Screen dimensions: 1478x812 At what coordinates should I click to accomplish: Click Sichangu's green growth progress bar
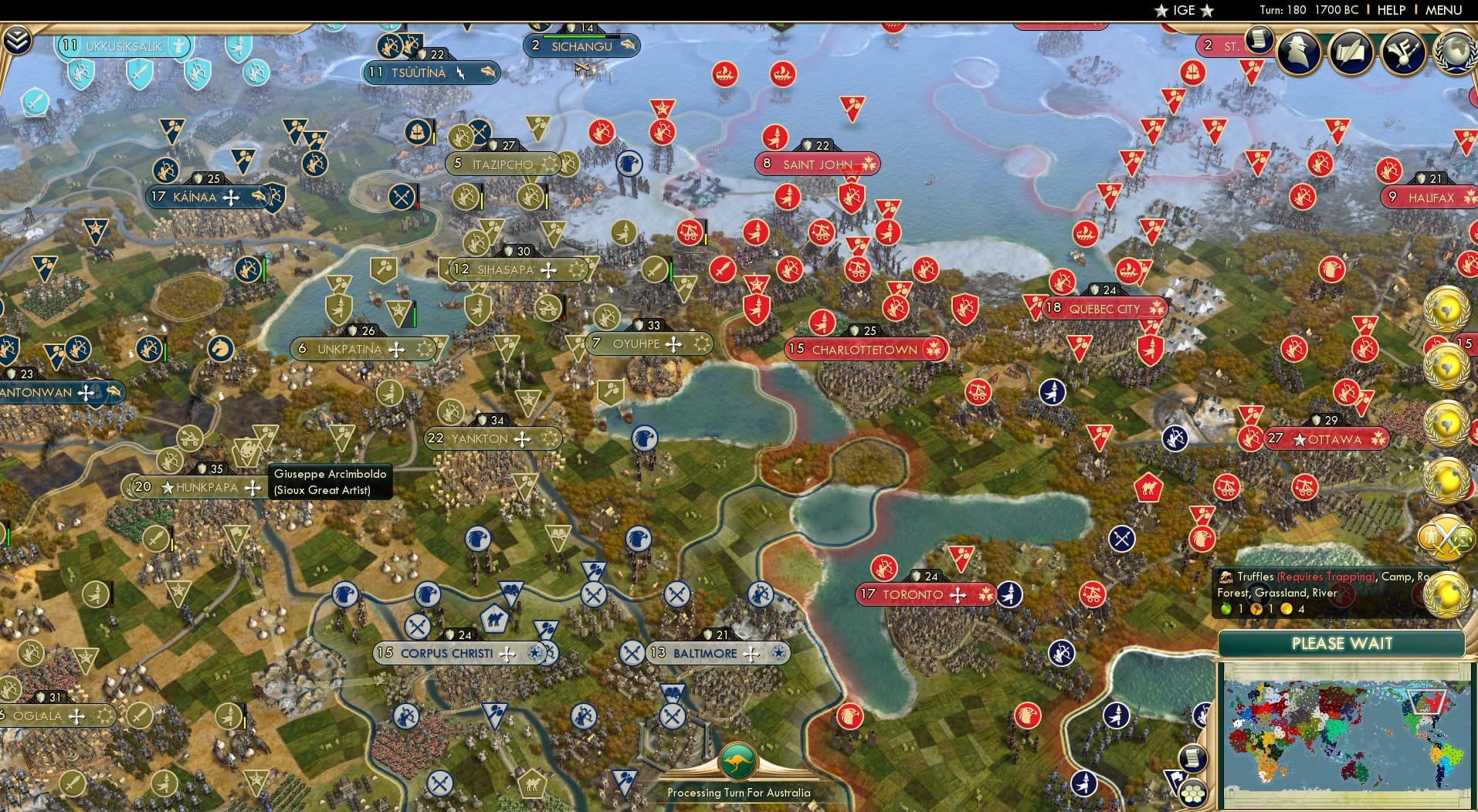(x=577, y=35)
